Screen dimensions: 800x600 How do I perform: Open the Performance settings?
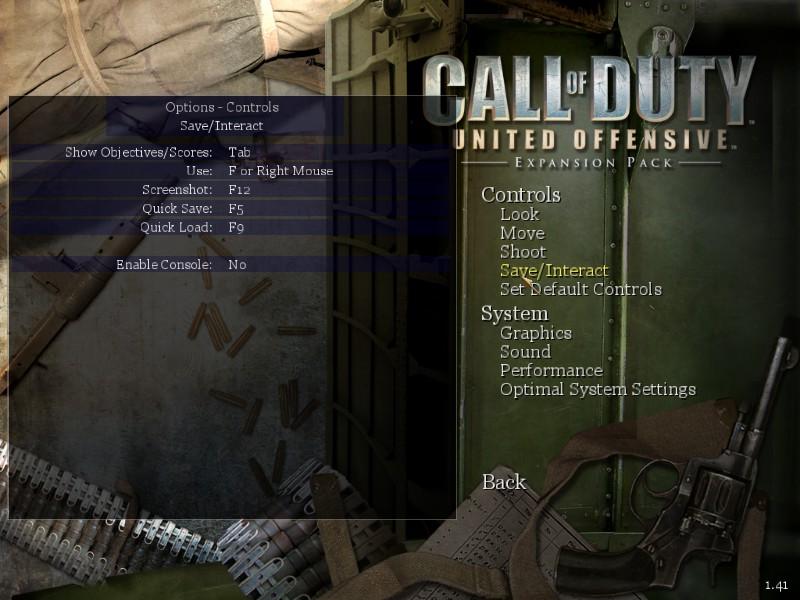(x=551, y=371)
